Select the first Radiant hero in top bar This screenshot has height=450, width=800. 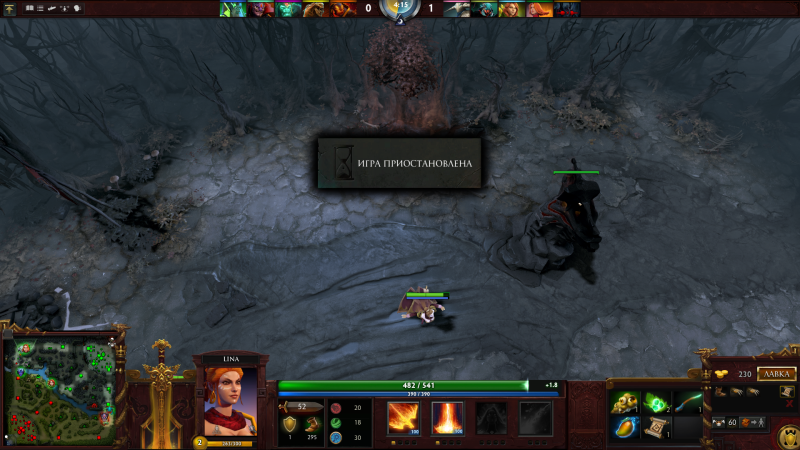pos(232,9)
